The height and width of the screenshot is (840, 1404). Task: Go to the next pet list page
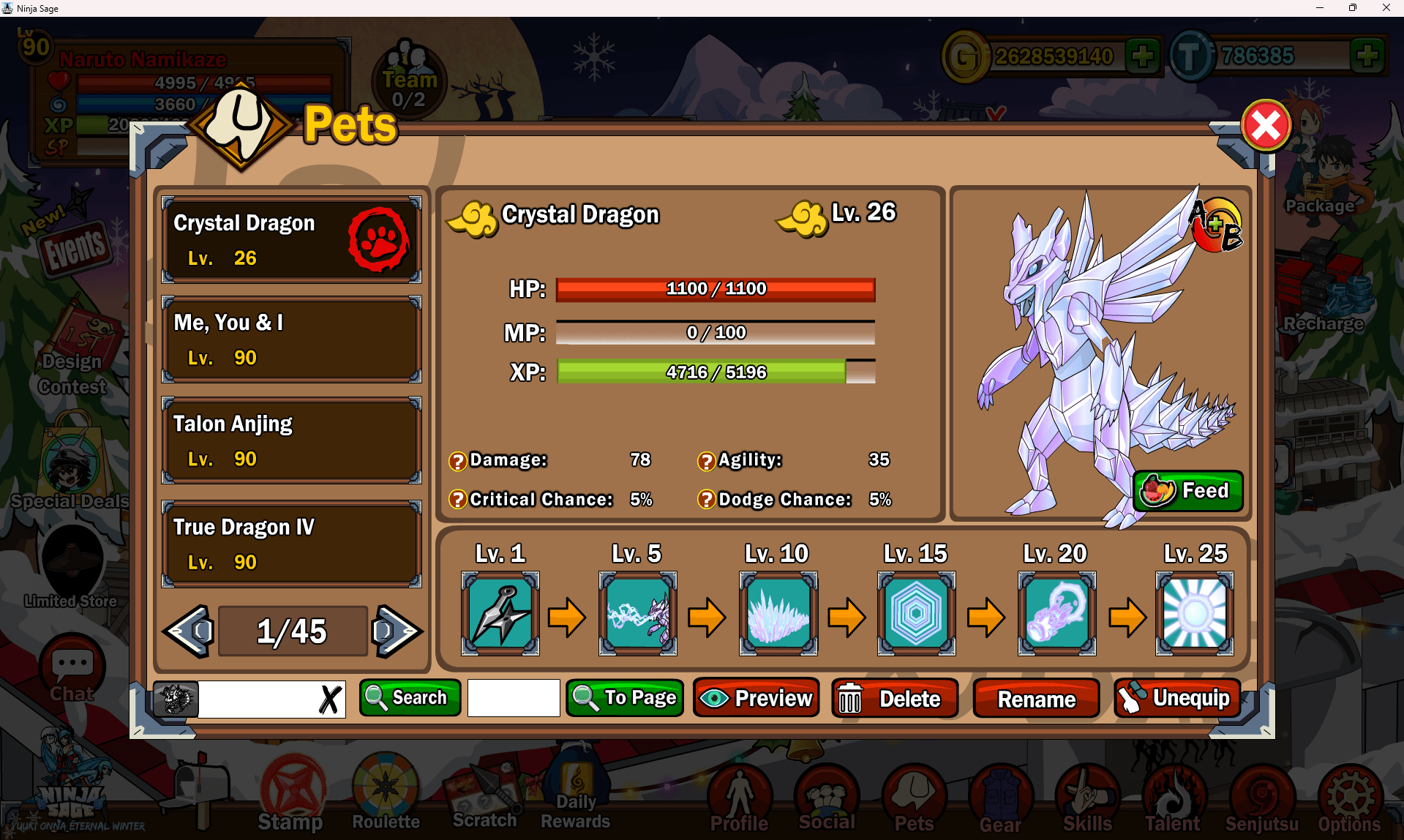(396, 631)
